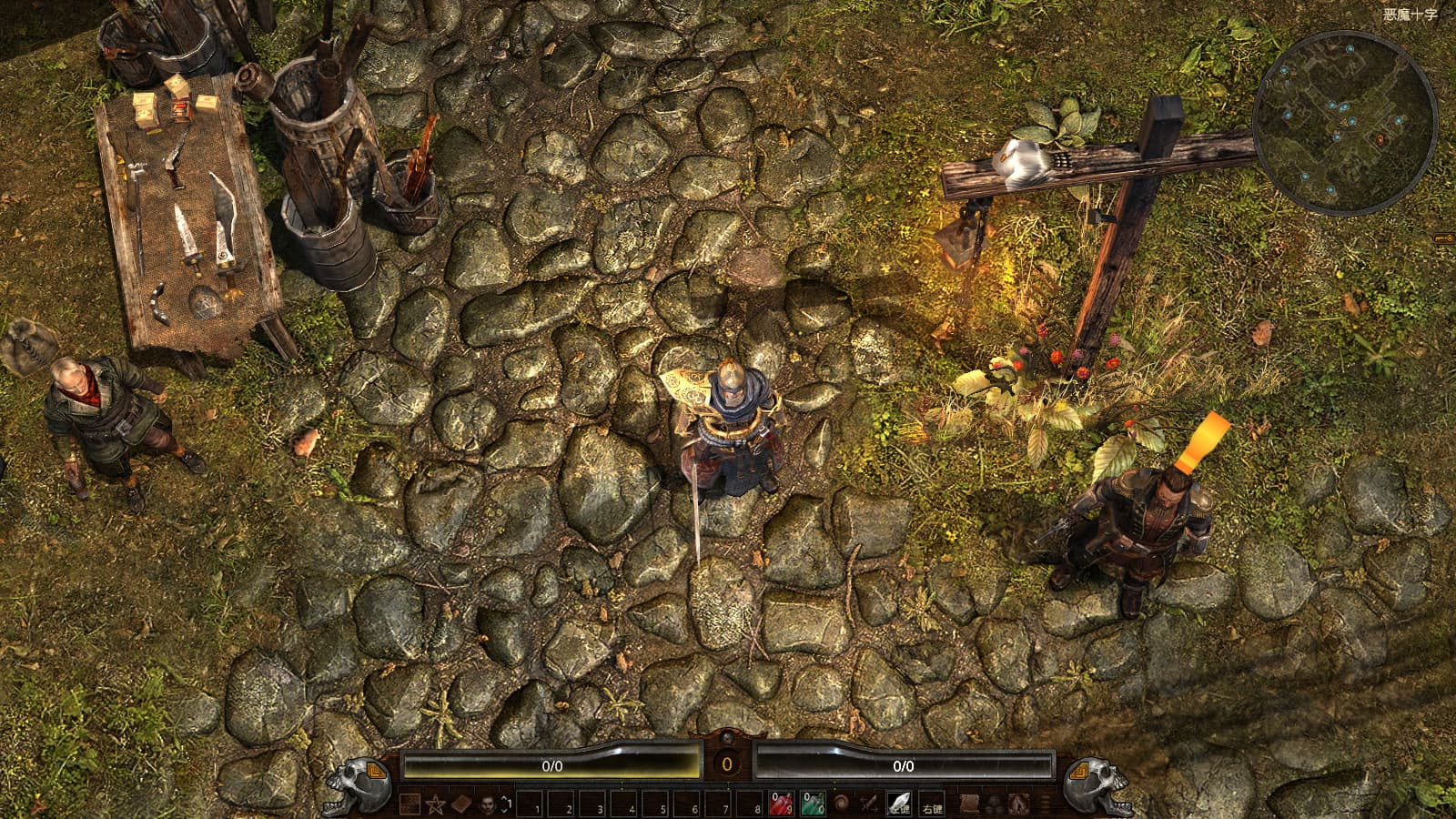Open the star-shaped skills button

pyautogui.click(x=436, y=804)
